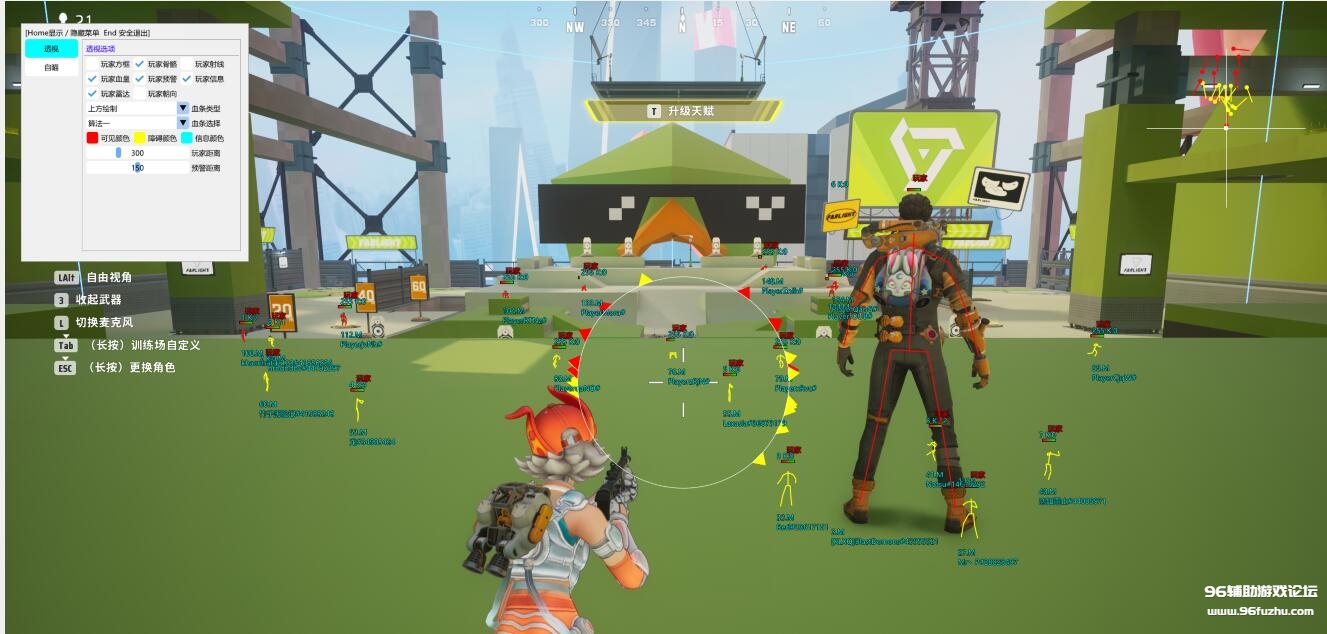Screen dimensions: 1327x634
Task: Open the 血条类型 dropdown
Action: [183, 108]
